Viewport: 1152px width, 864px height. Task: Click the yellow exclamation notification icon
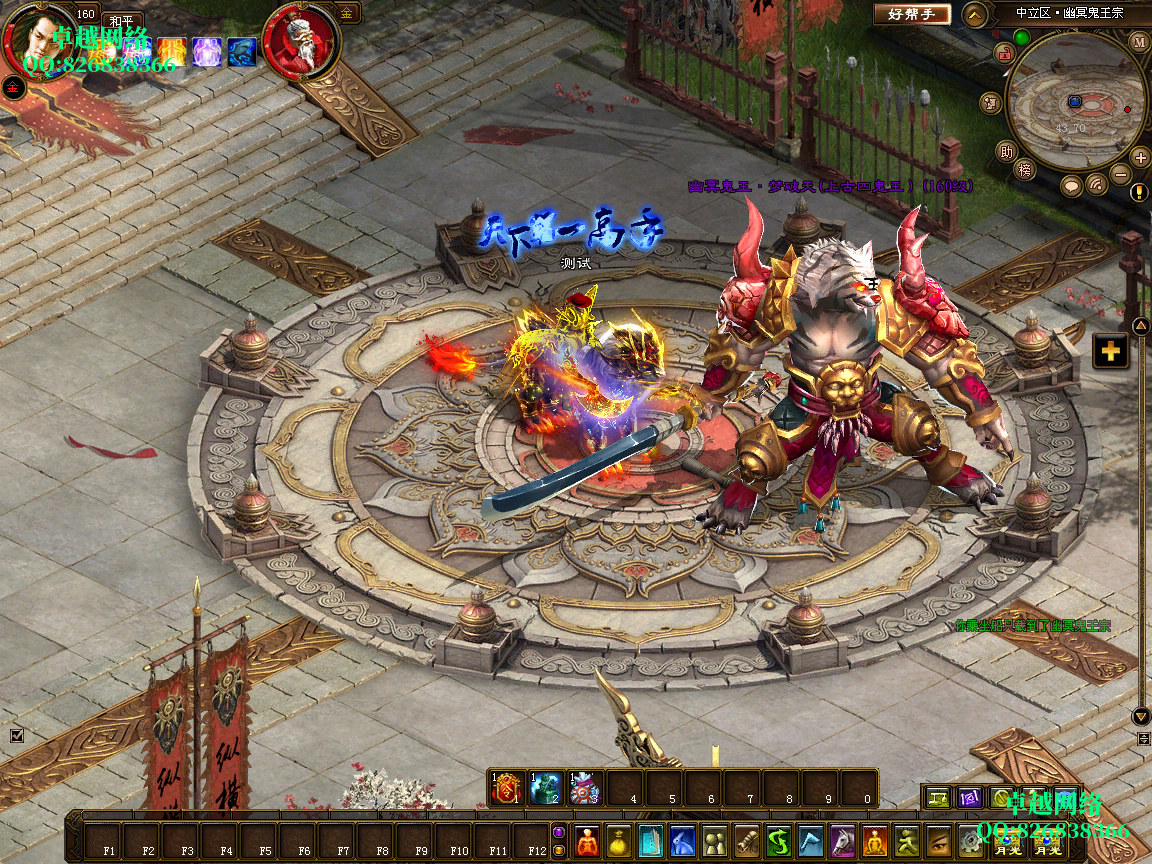point(1139,192)
